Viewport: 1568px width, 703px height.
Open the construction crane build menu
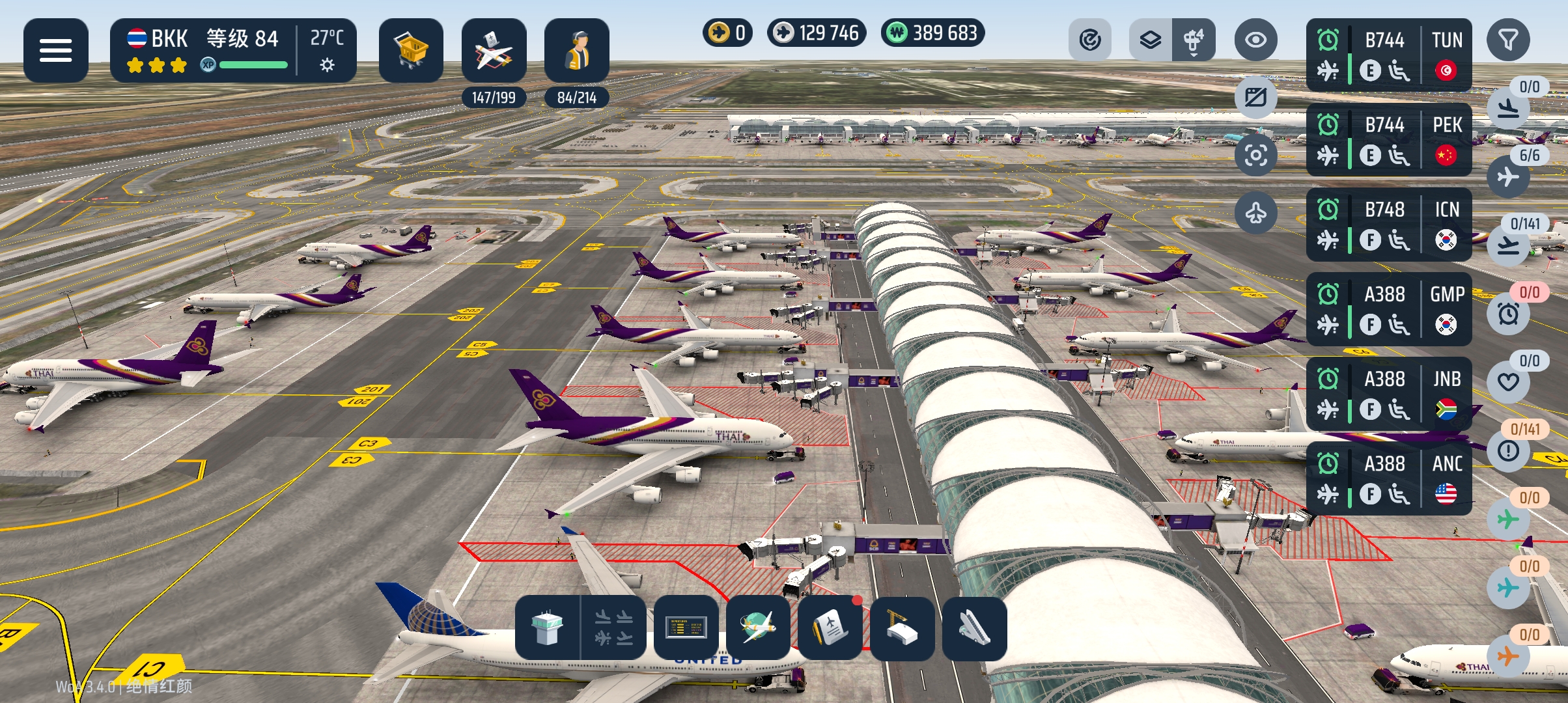tap(902, 627)
